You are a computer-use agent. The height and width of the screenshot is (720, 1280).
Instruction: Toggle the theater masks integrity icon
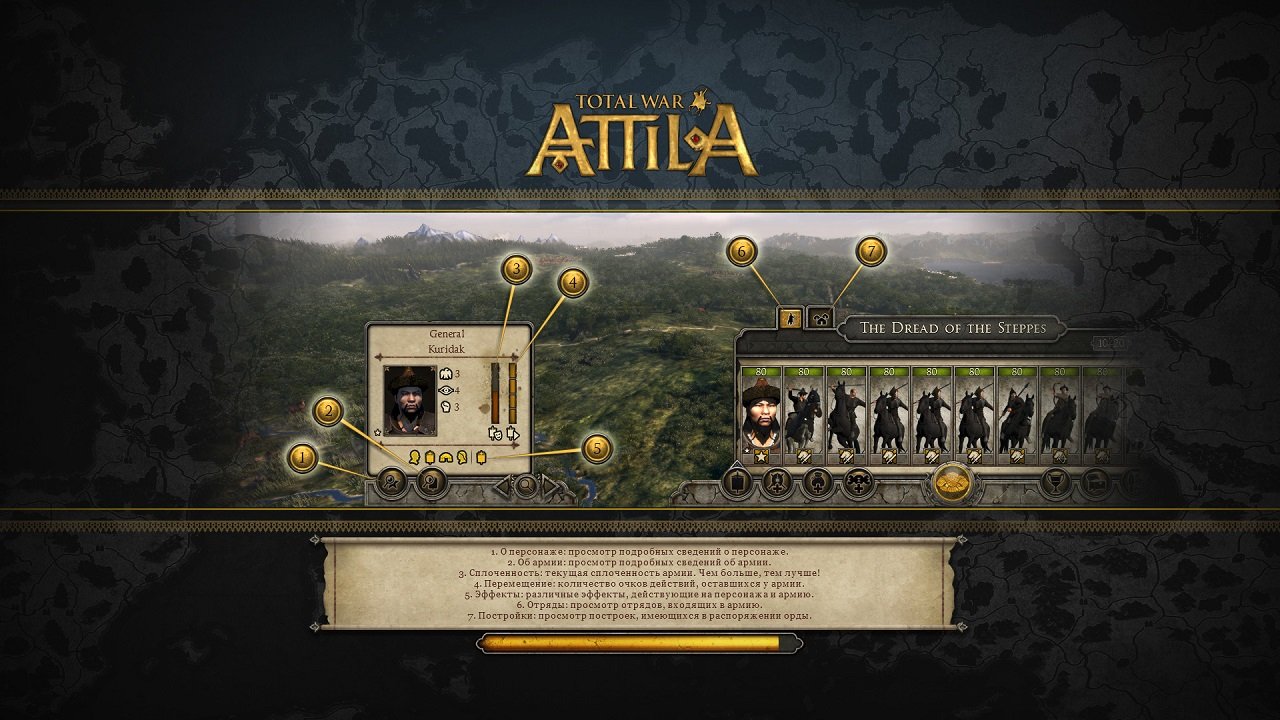coord(495,434)
